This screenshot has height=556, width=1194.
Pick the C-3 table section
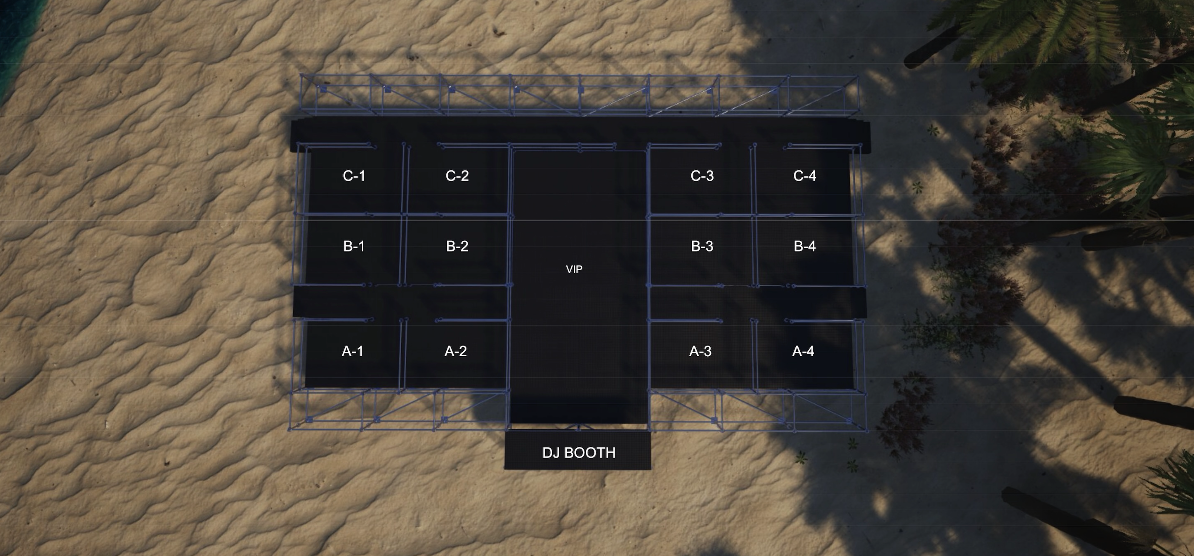click(702, 177)
